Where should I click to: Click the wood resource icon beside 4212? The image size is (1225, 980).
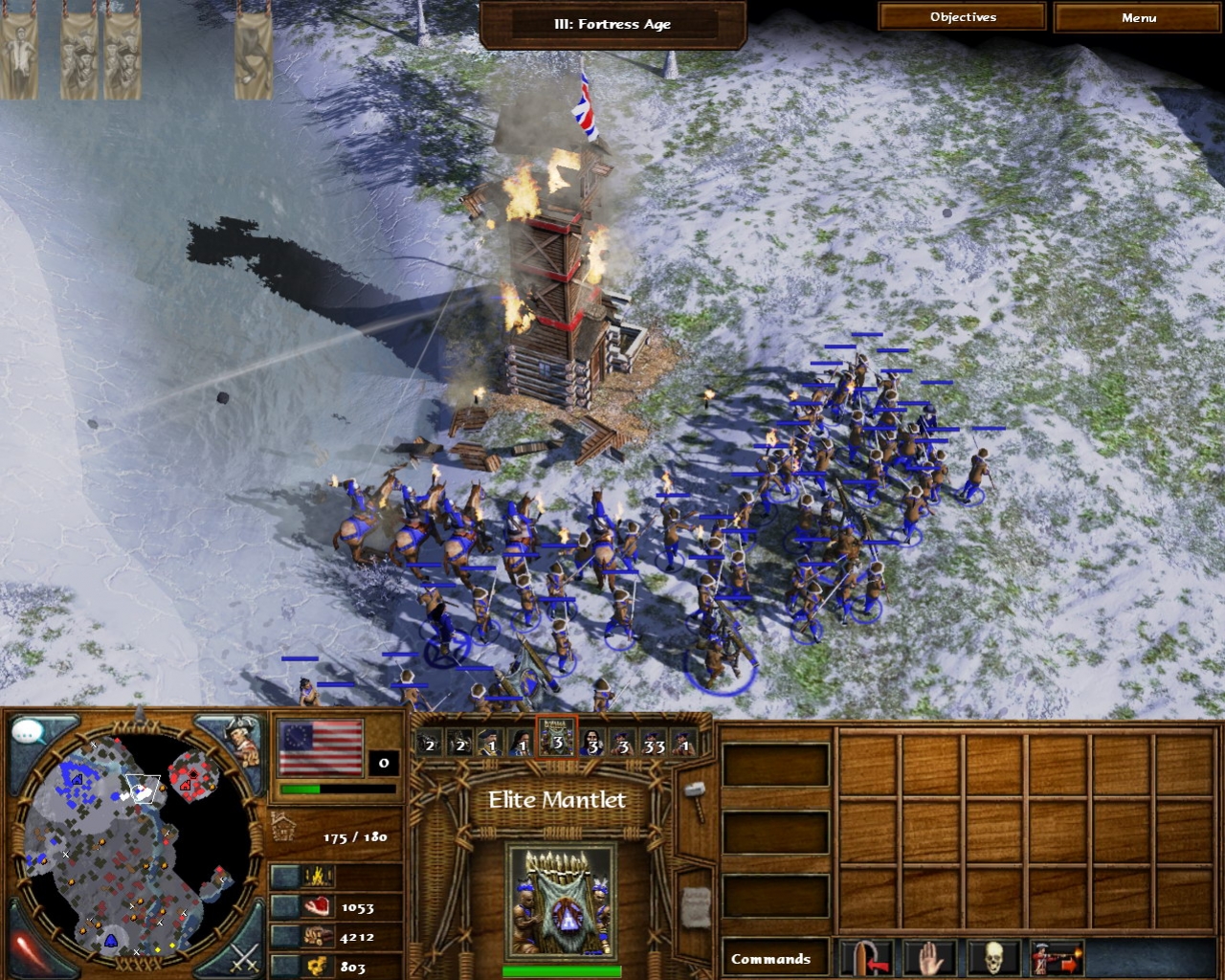coord(316,938)
